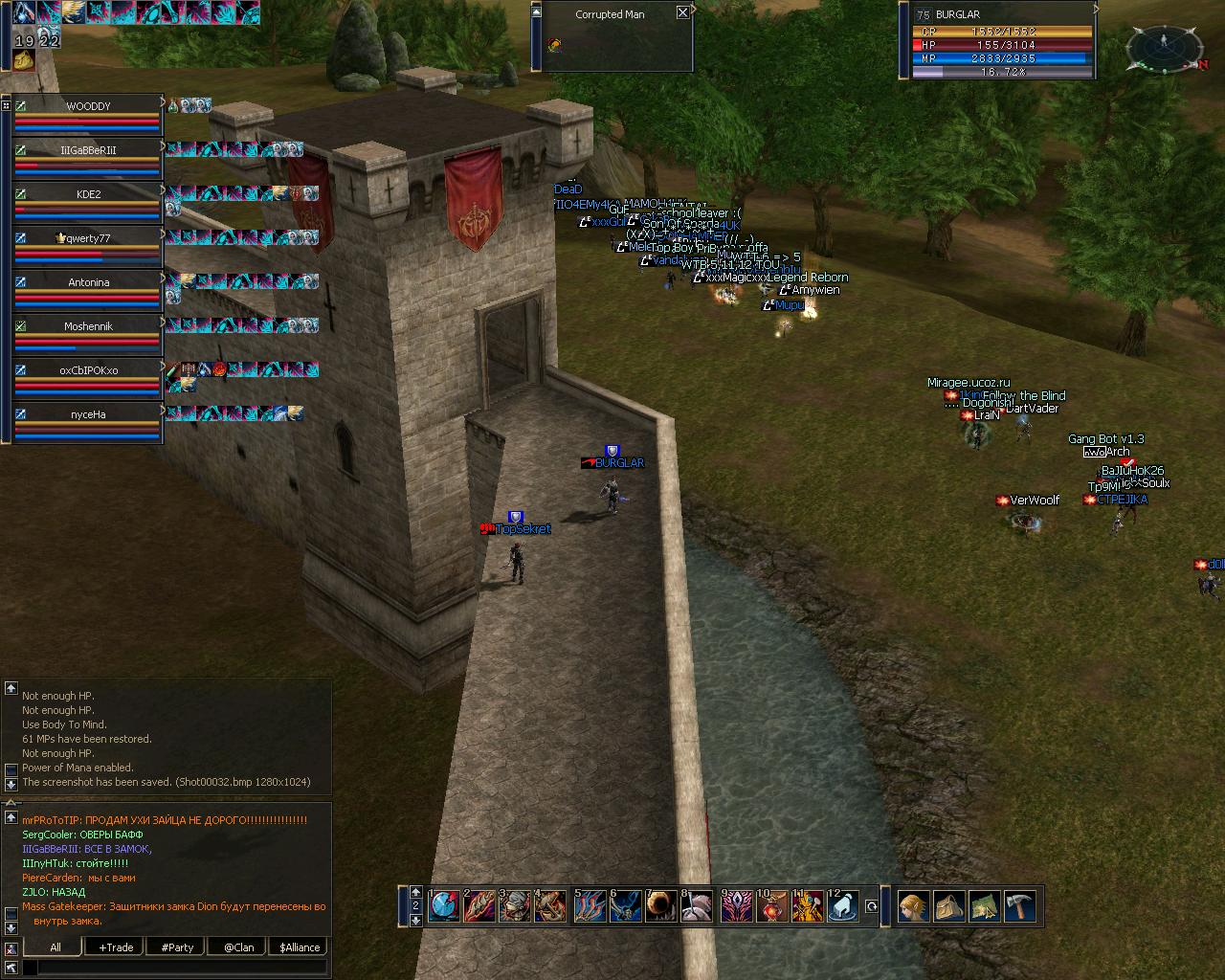The height and width of the screenshot is (980, 1225).
Task: Switch to the +Trade chat tab
Action: [116, 947]
